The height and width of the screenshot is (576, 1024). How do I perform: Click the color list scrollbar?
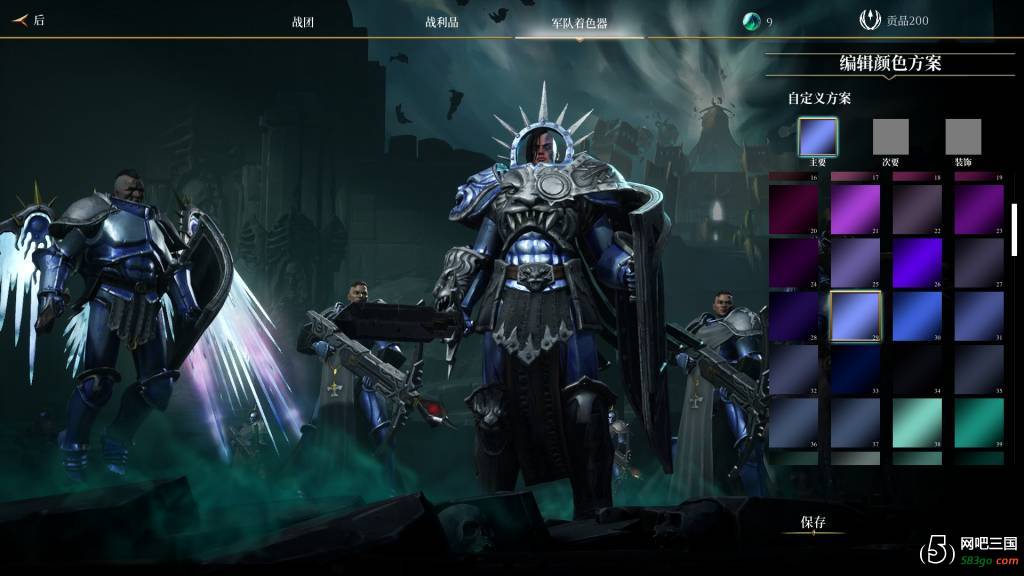click(x=1015, y=230)
